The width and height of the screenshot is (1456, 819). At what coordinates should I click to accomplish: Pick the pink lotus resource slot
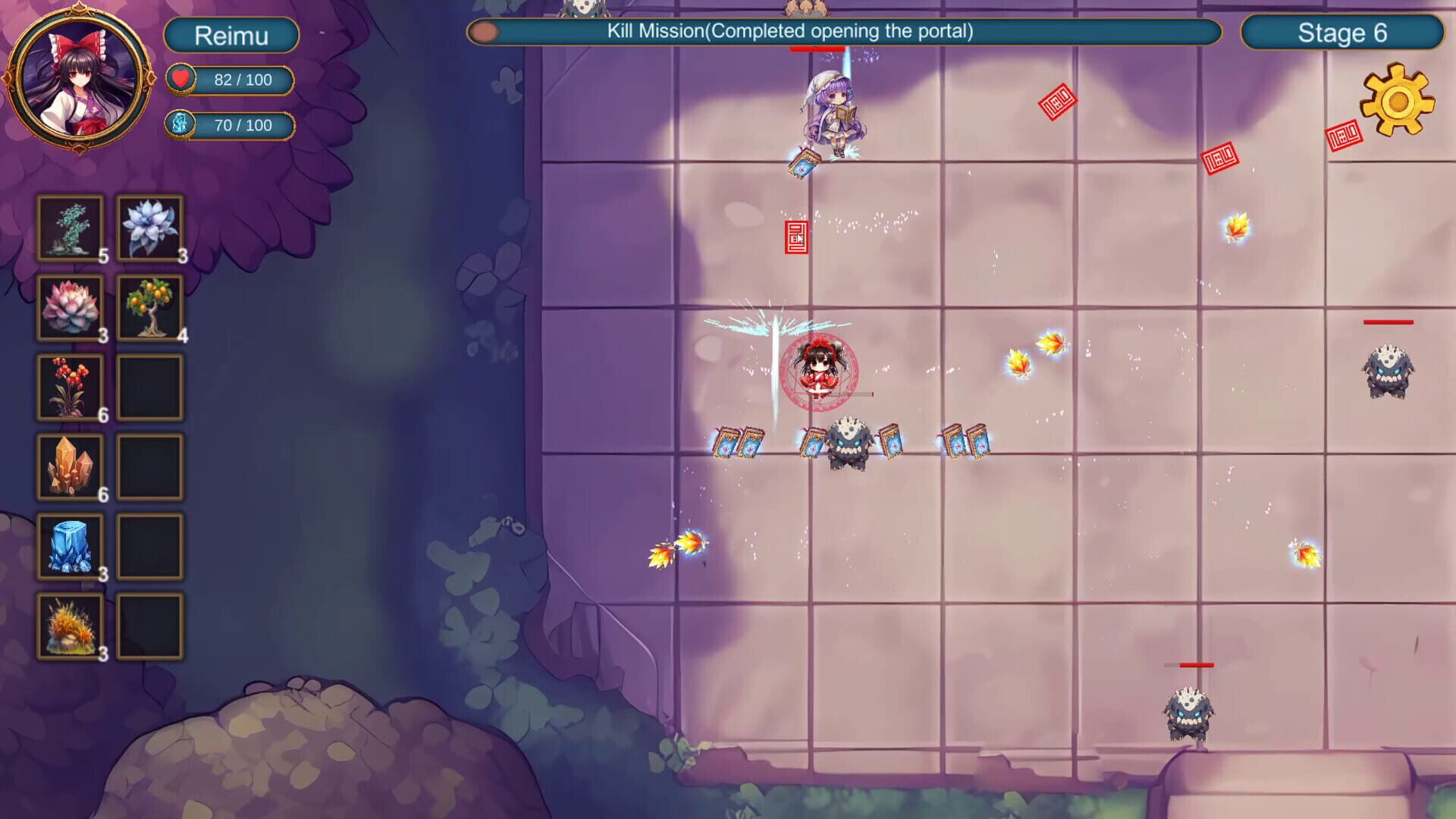coord(71,309)
